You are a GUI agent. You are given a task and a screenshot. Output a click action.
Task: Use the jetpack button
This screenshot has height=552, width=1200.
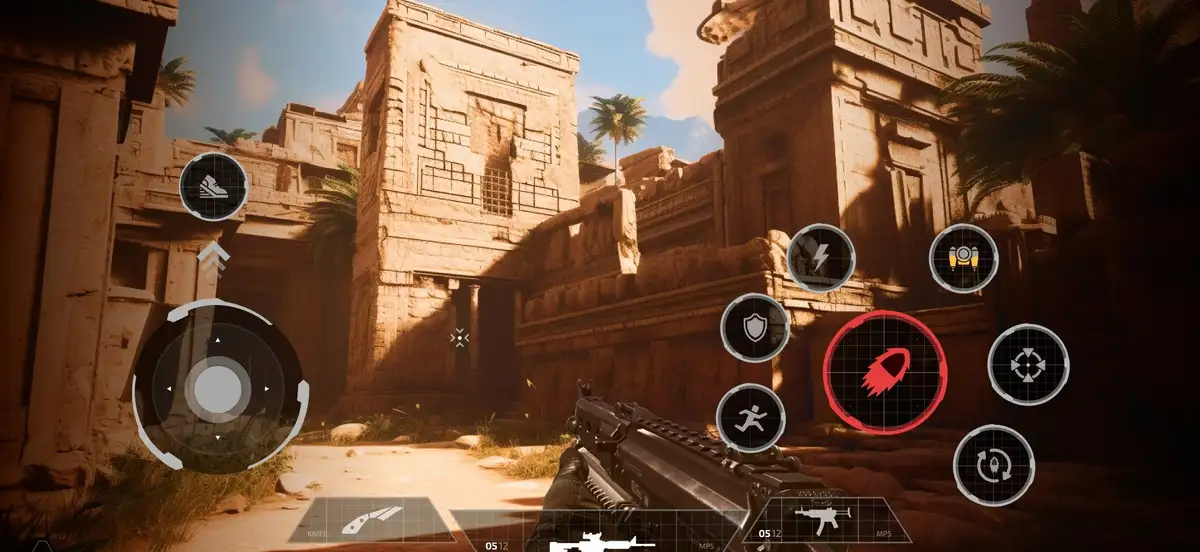(964, 258)
